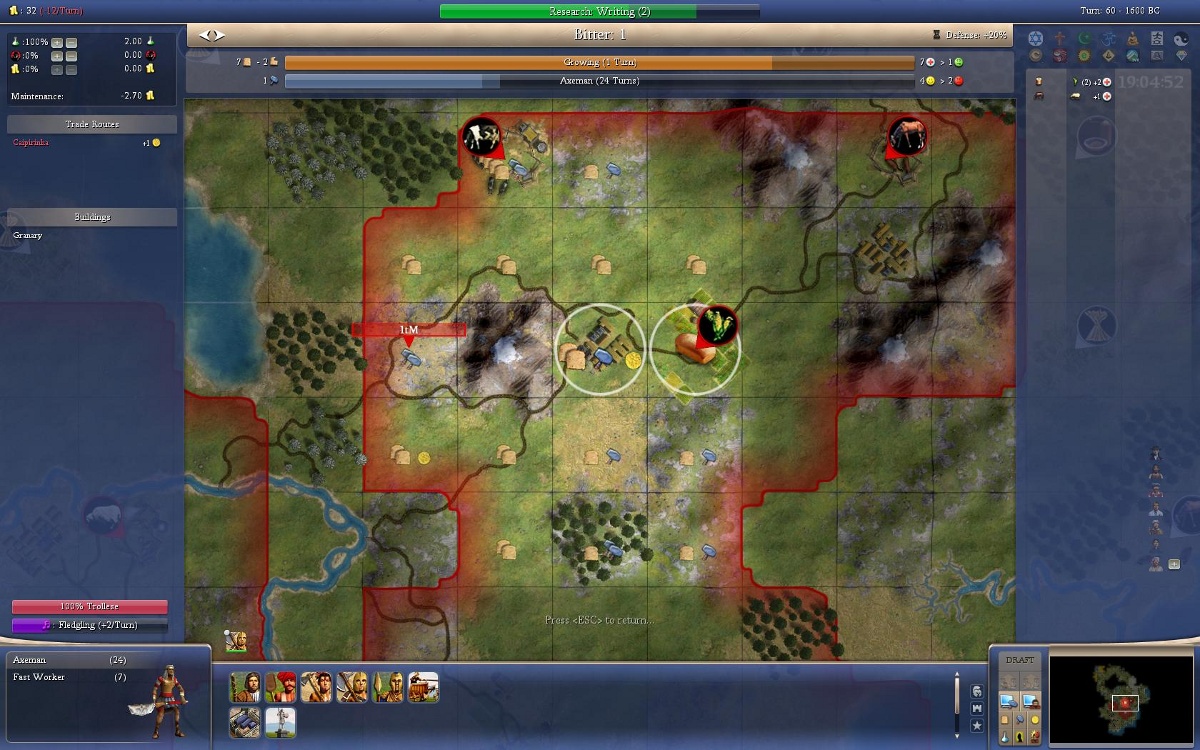Choose the Fast Worker build icon
The height and width of the screenshot is (750, 1200).
[281, 687]
